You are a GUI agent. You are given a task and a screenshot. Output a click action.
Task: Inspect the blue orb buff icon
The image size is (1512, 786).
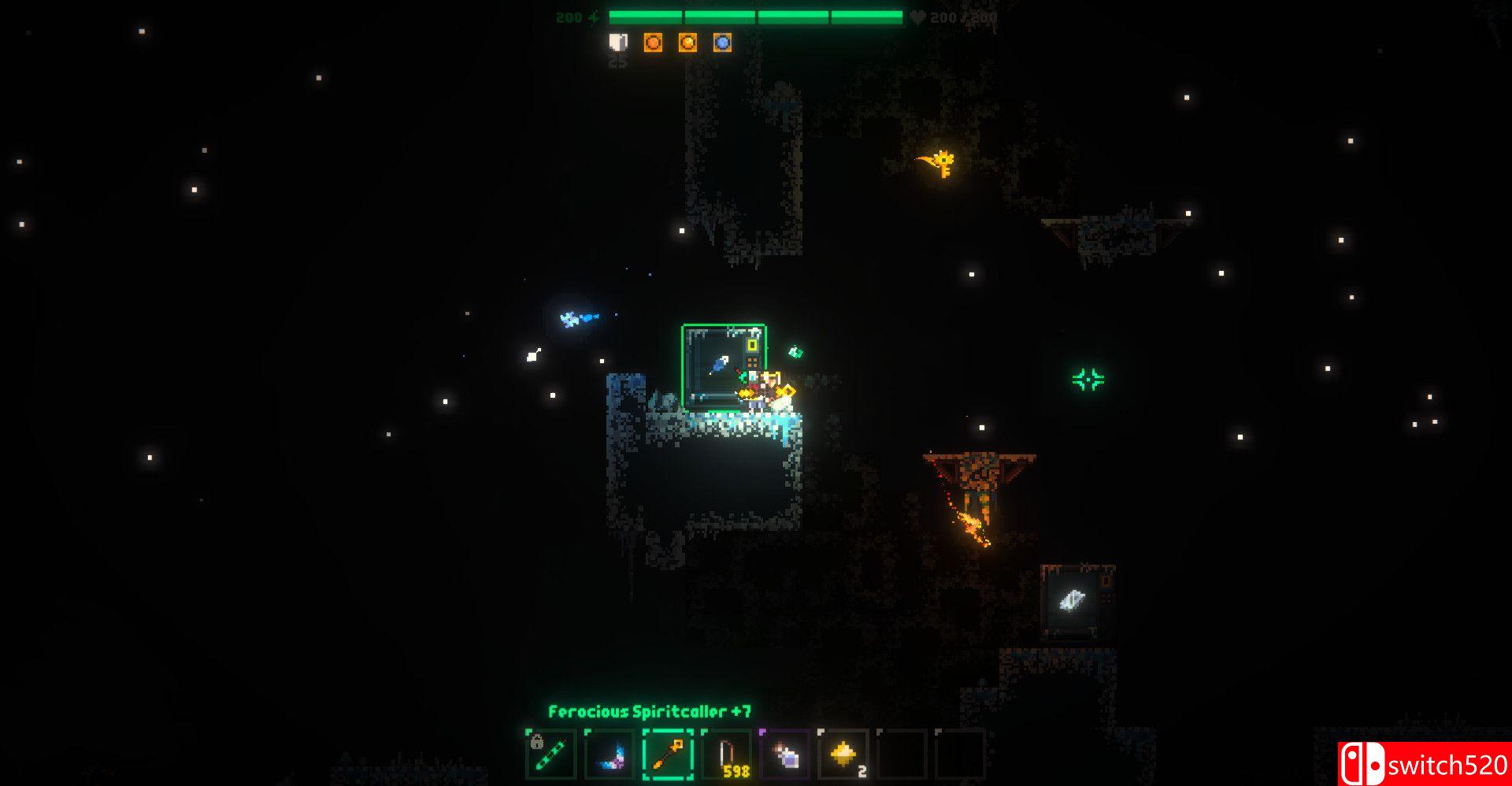point(722,43)
